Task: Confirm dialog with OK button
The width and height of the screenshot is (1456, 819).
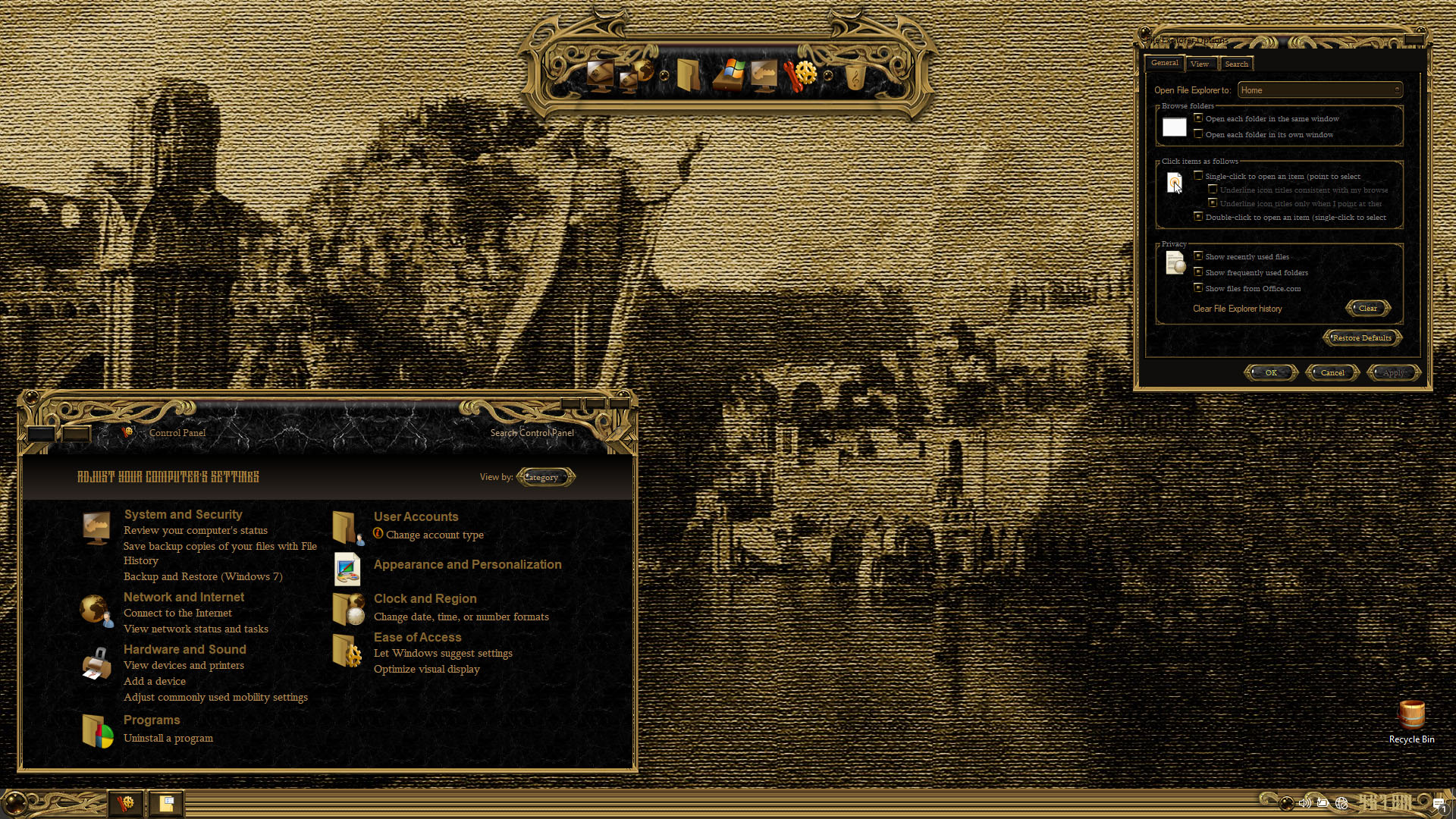Action: [x=1271, y=372]
